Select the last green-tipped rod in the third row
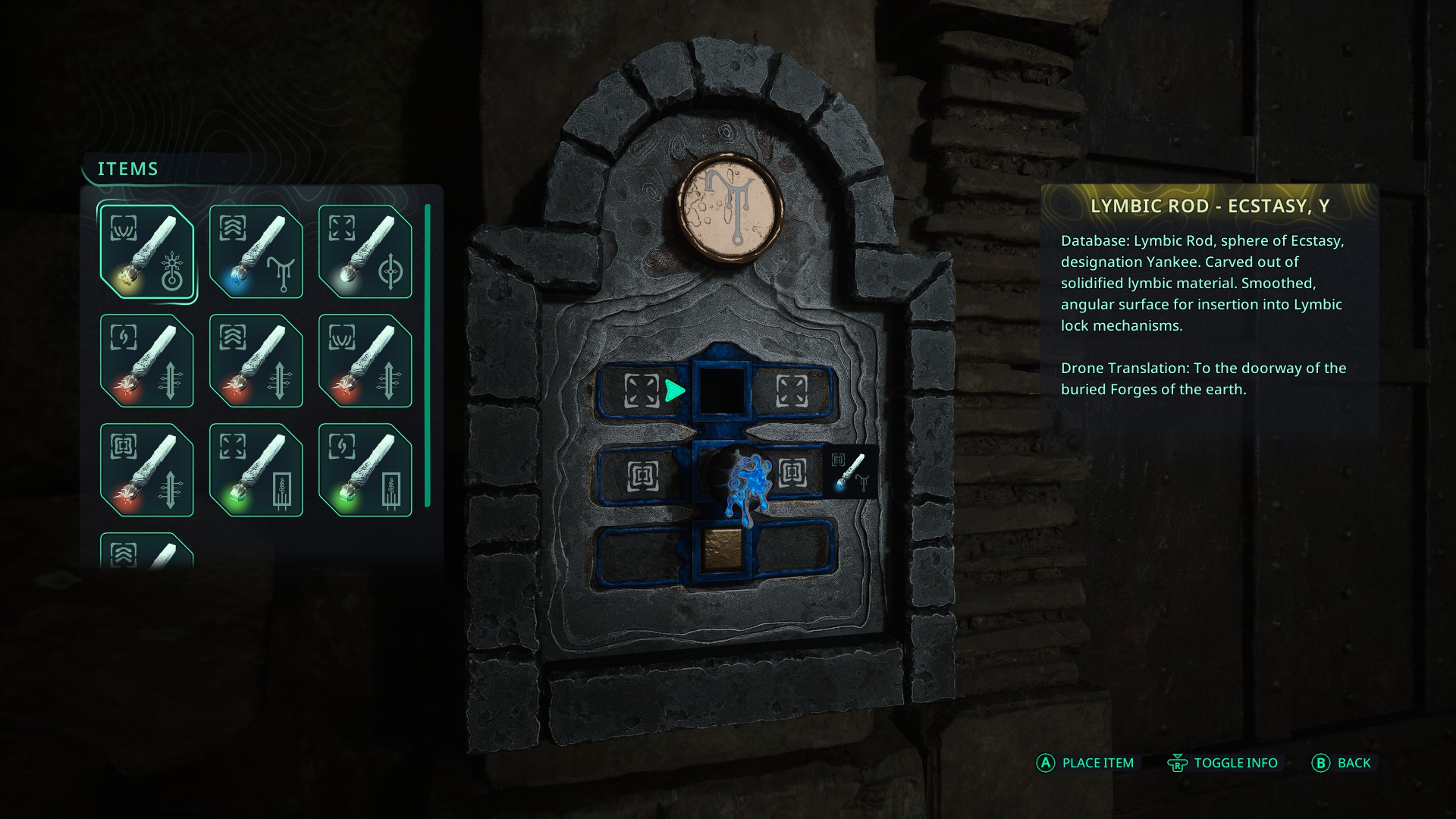 pos(365,470)
